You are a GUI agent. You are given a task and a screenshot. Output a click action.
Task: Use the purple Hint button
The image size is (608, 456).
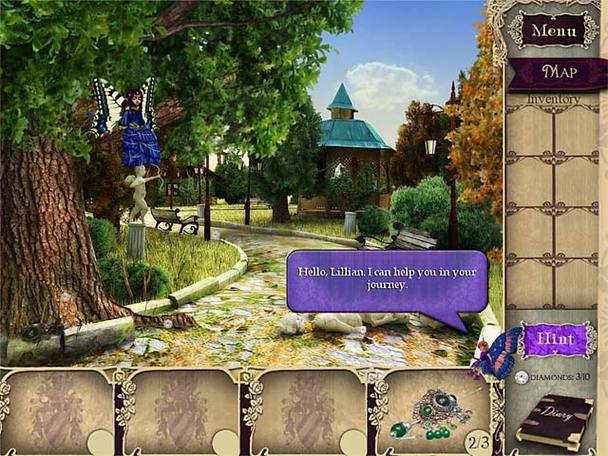[556, 340]
